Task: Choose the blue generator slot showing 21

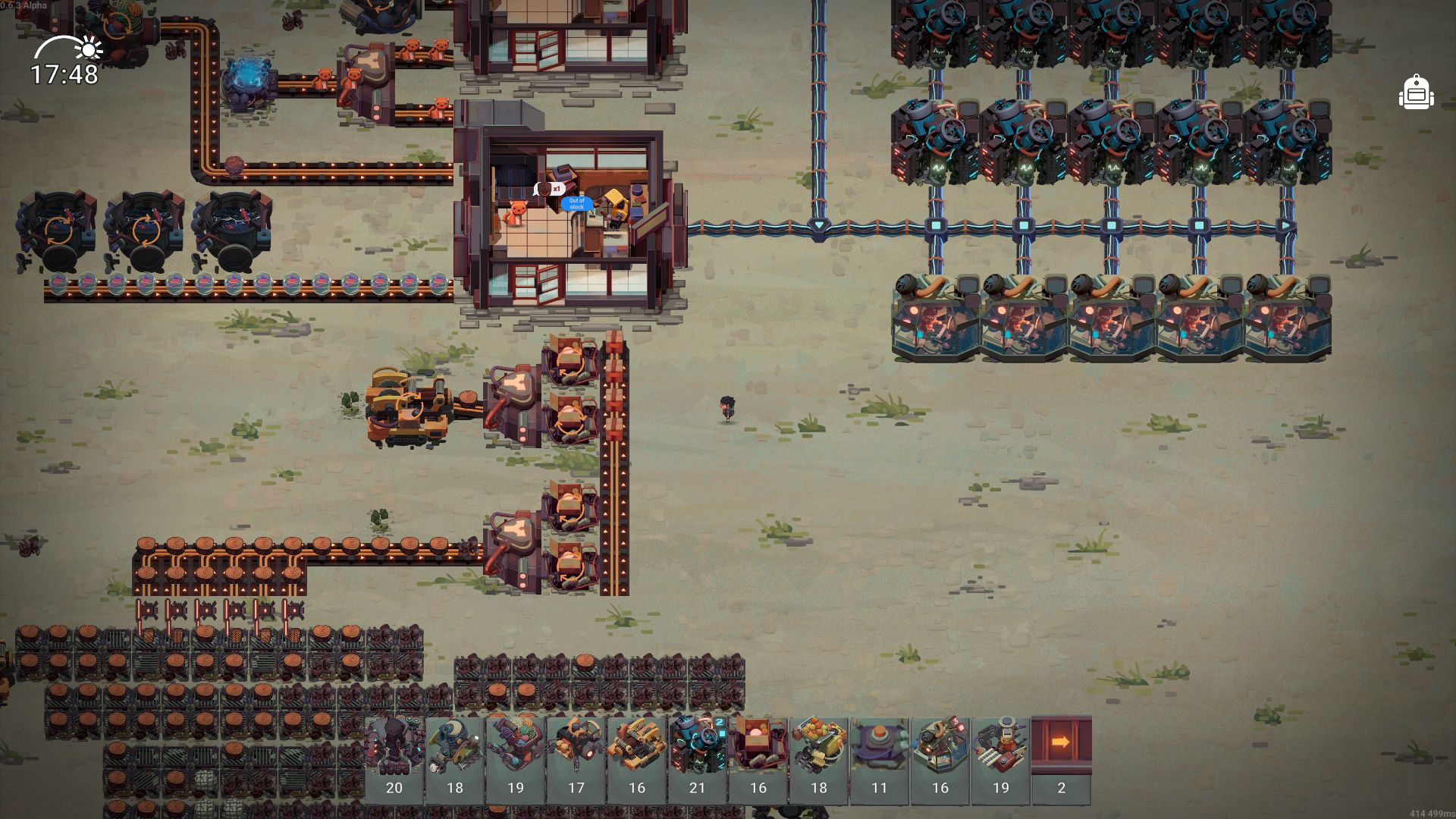Action: tap(698, 758)
